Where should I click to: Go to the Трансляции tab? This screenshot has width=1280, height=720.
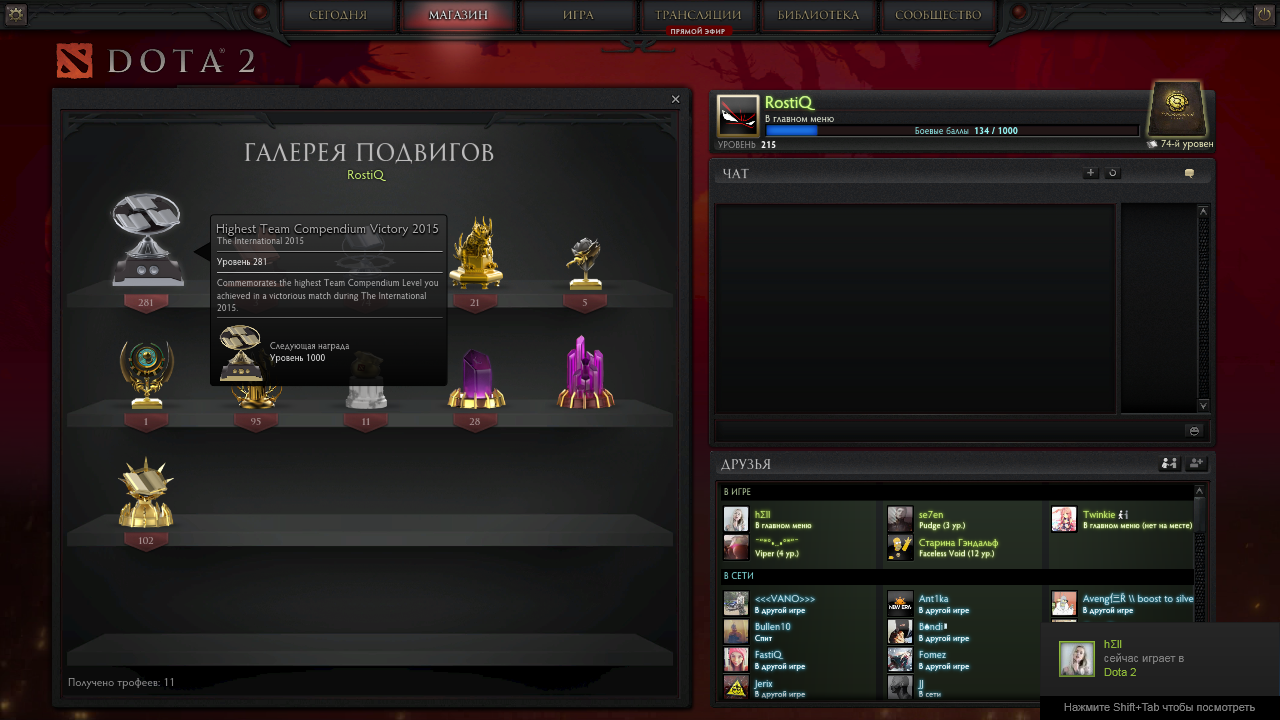(698, 15)
